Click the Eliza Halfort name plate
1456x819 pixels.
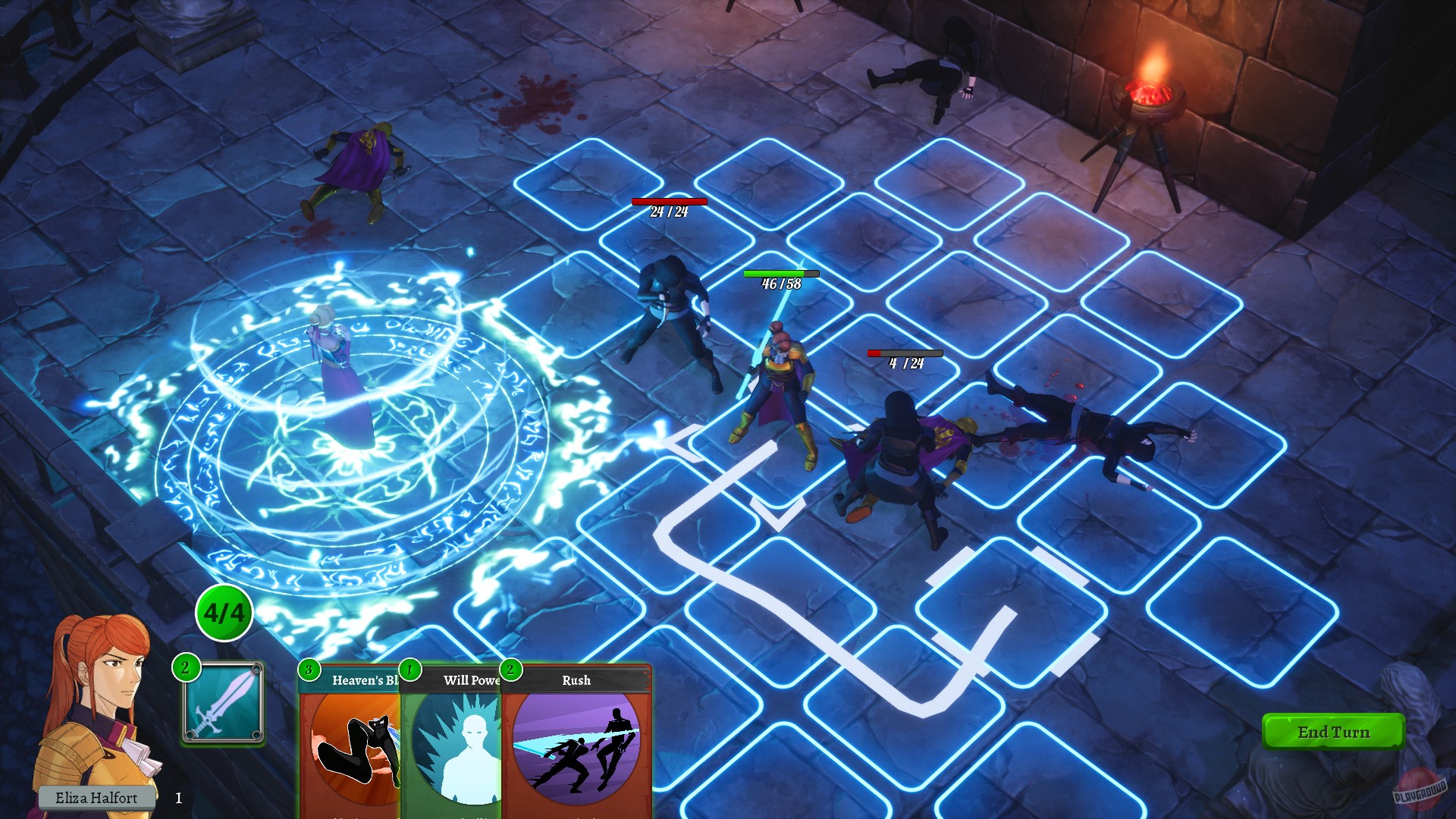[x=98, y=798]
